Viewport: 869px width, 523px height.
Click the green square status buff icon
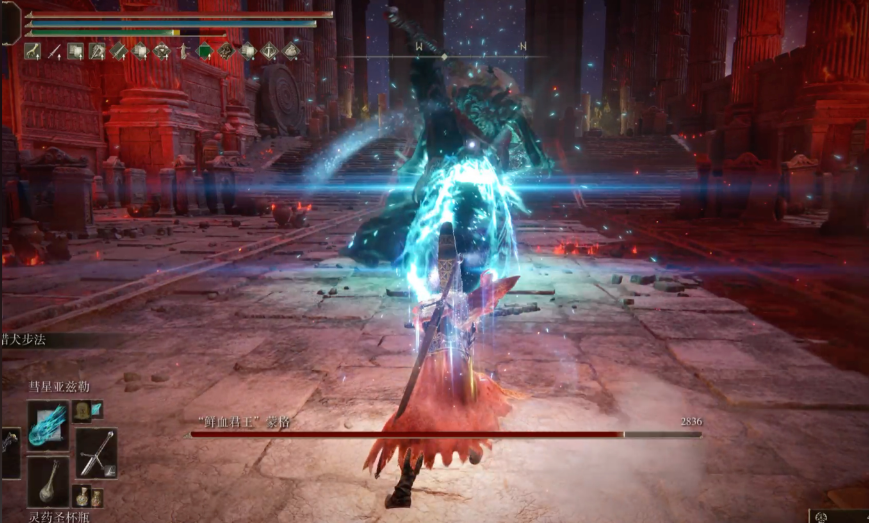(205, 52)
